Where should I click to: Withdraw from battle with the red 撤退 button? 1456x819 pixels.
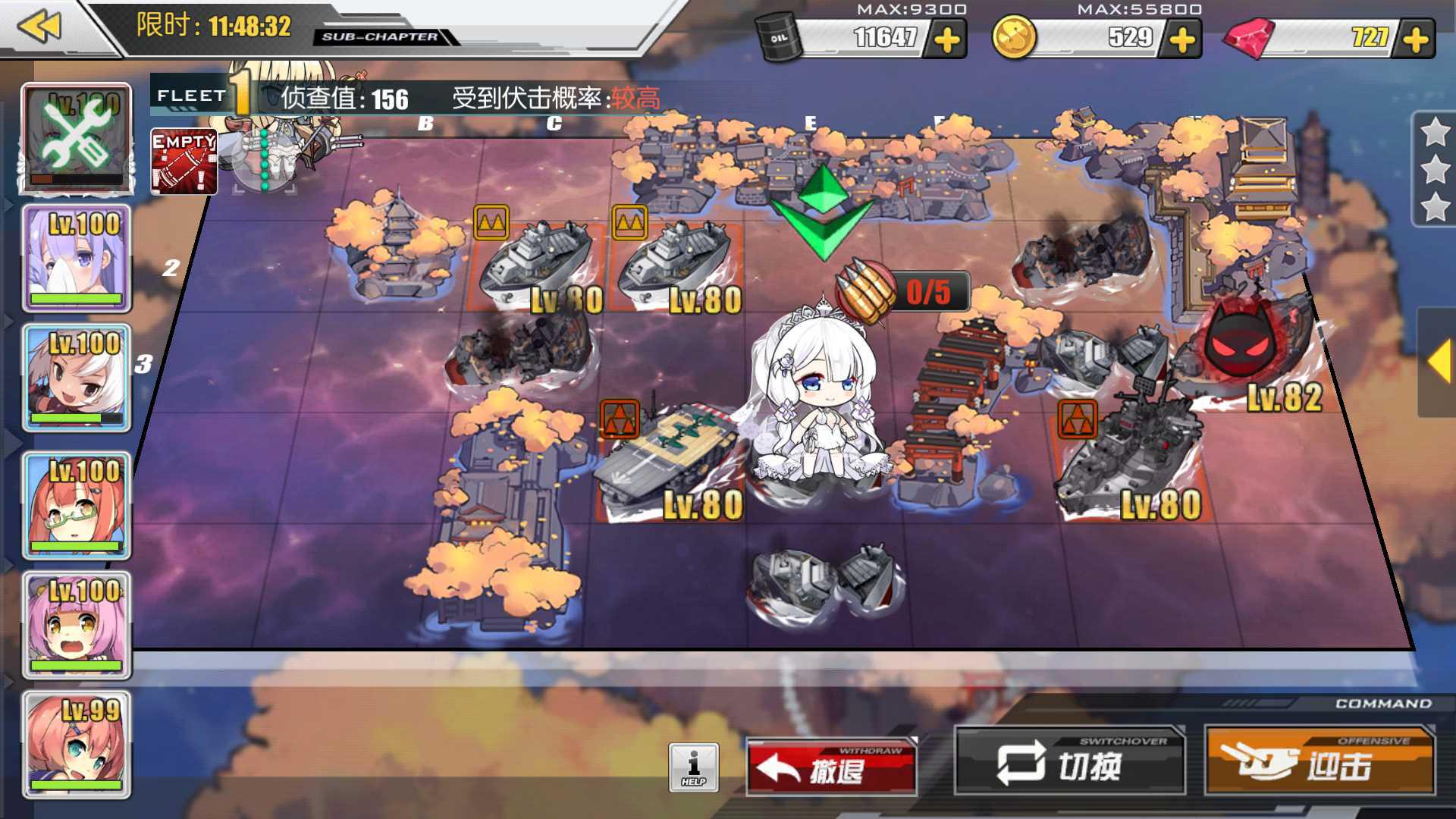coord(831,767)
